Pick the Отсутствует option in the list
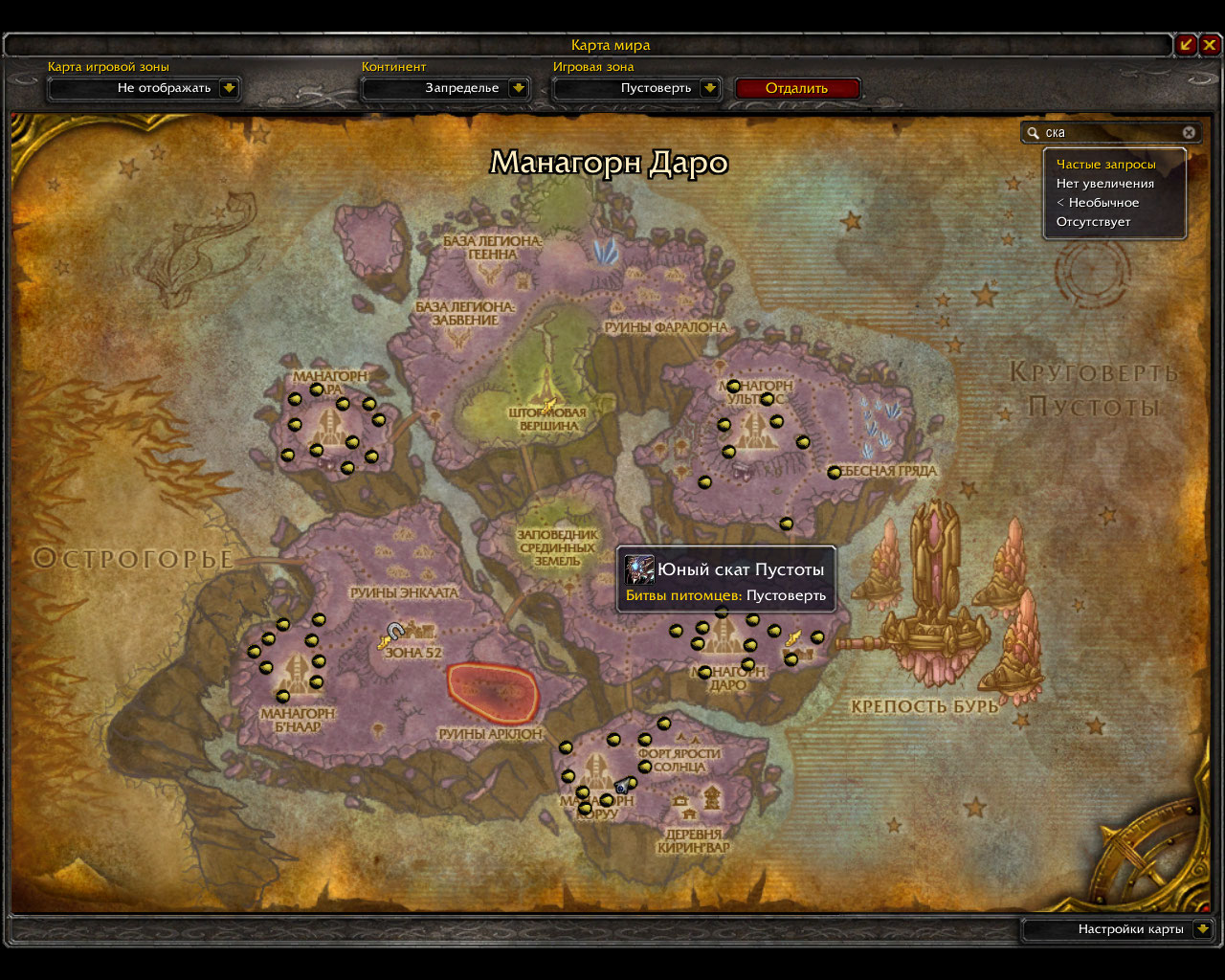 pyautogui.click(x=1093, y=222)
